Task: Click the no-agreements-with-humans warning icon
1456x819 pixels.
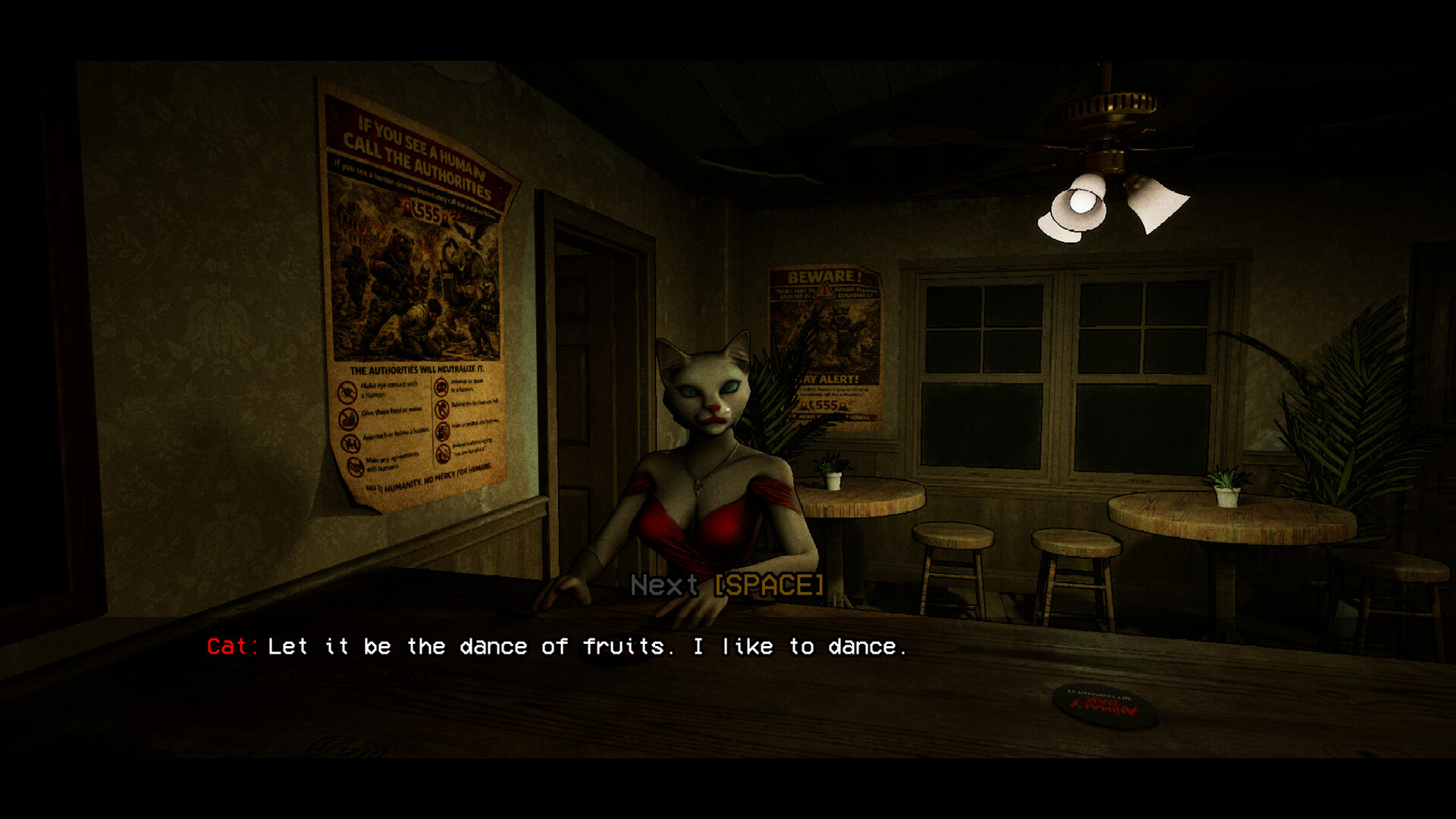Action: point(354,465)
